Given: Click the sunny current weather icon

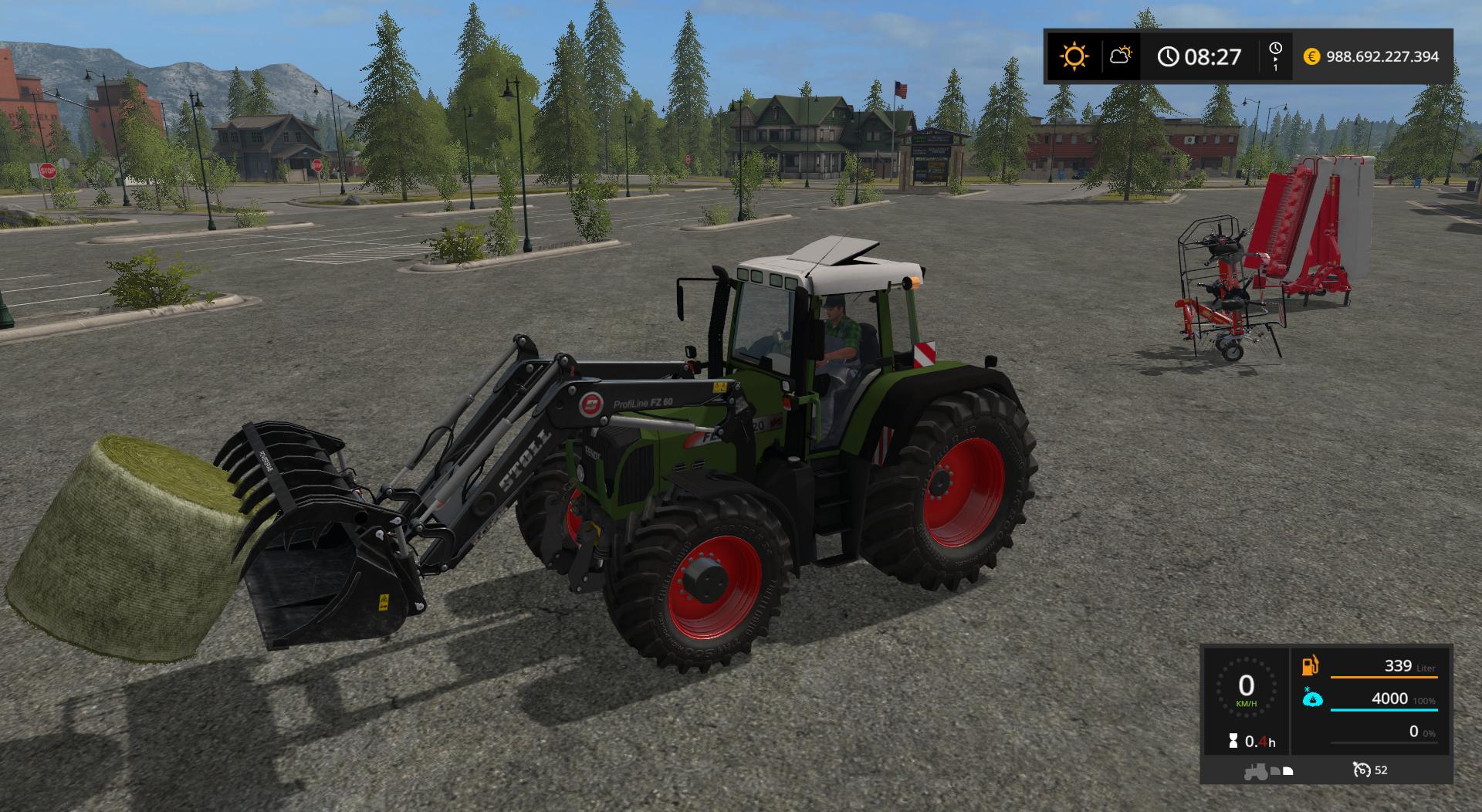Looking at the screenshot, I should [1074, 56].
